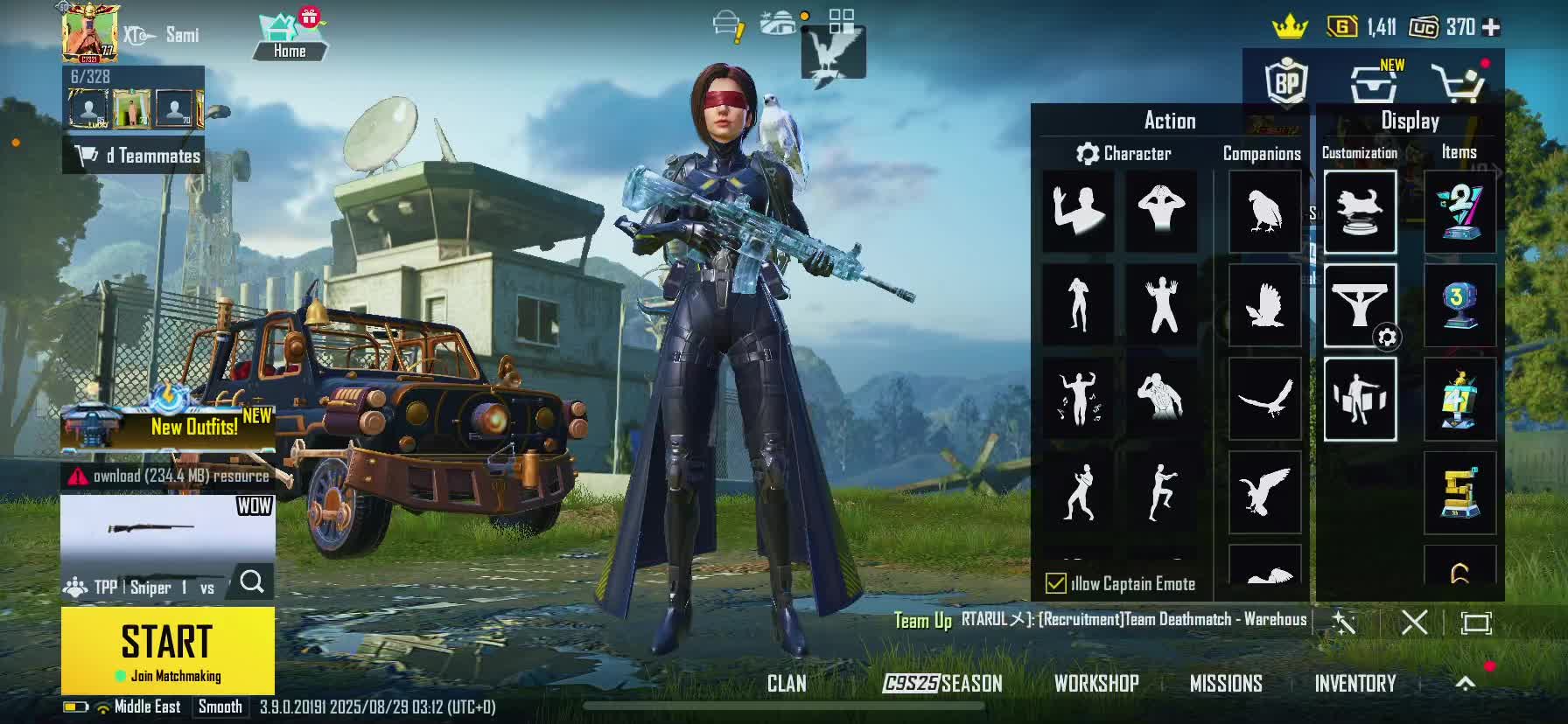The width and height of the screenshot is (1568, 724).
Task: Close the emote panel with the X
Action: 1414,623
